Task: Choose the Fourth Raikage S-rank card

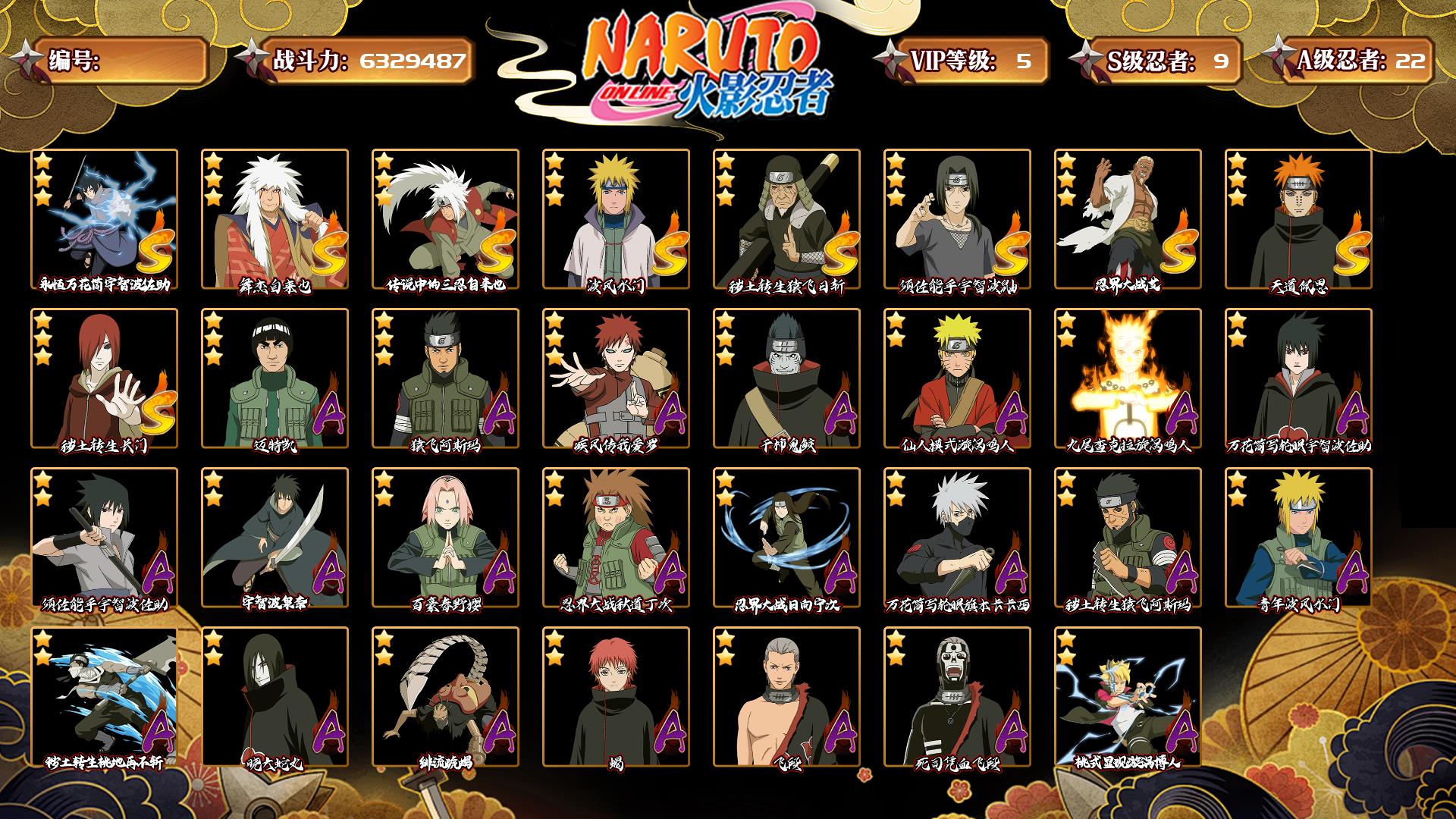Action: click(1128, 218)
